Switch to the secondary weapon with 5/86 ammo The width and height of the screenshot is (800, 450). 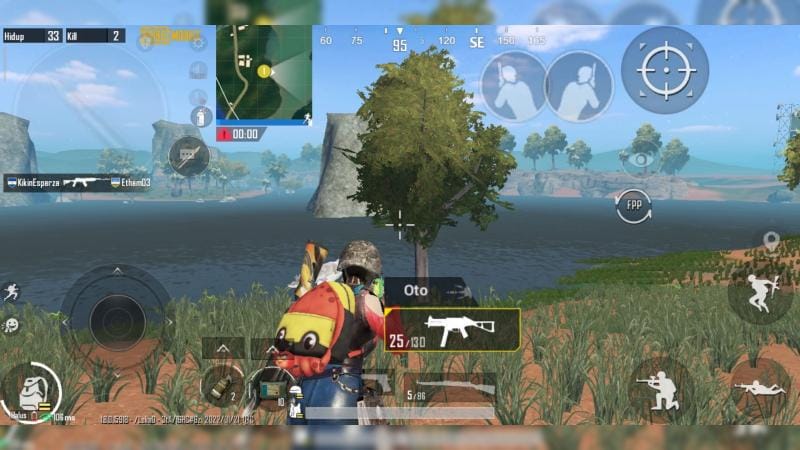click(450, 387)
